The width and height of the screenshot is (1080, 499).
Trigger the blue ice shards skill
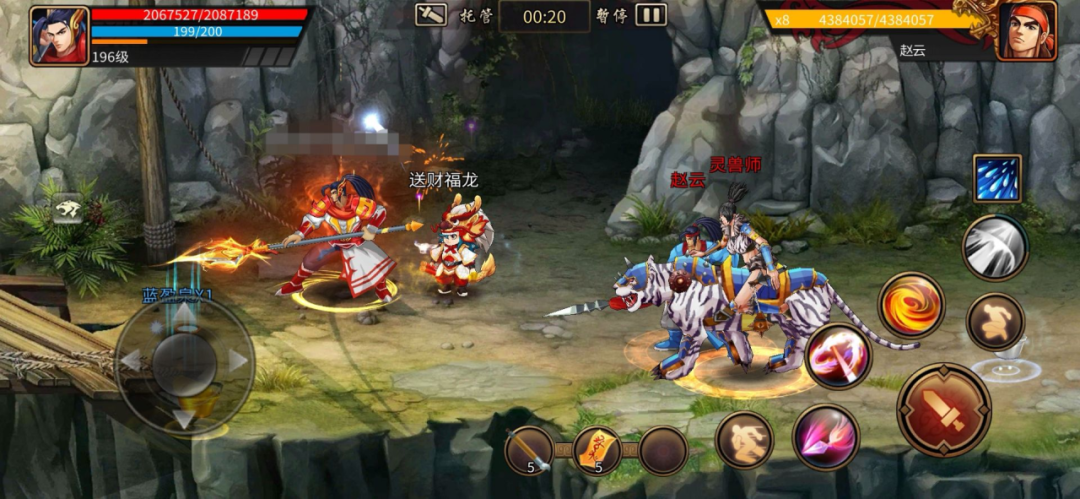997,178
